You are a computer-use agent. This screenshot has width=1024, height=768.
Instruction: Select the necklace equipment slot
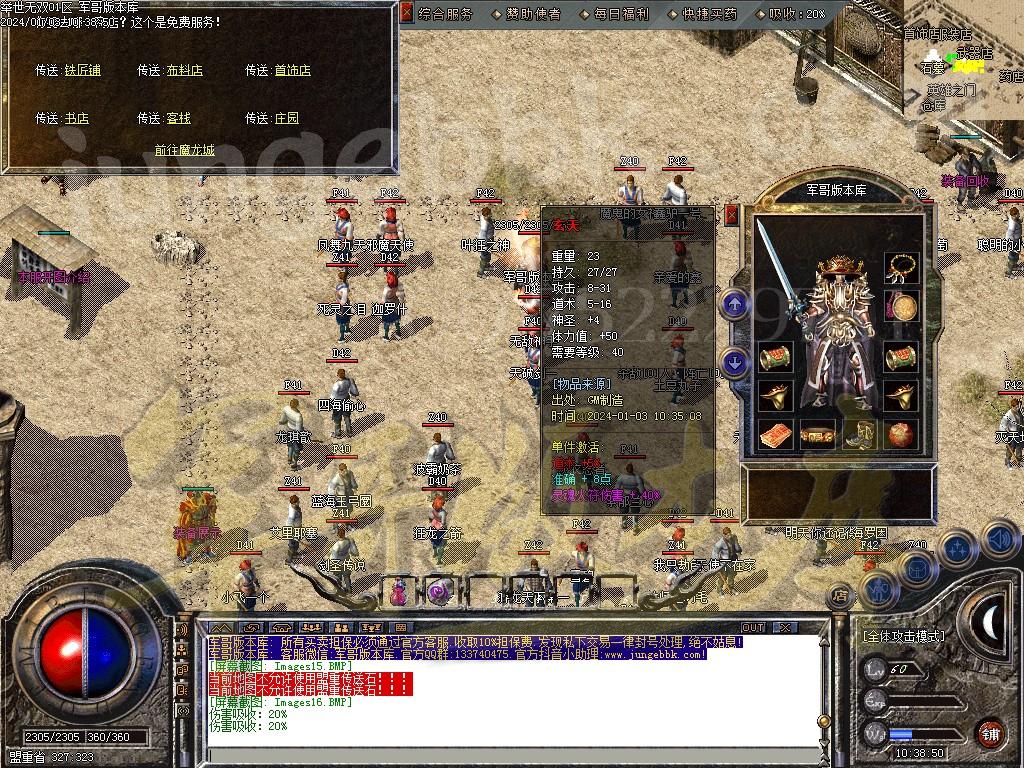[901, 267]
